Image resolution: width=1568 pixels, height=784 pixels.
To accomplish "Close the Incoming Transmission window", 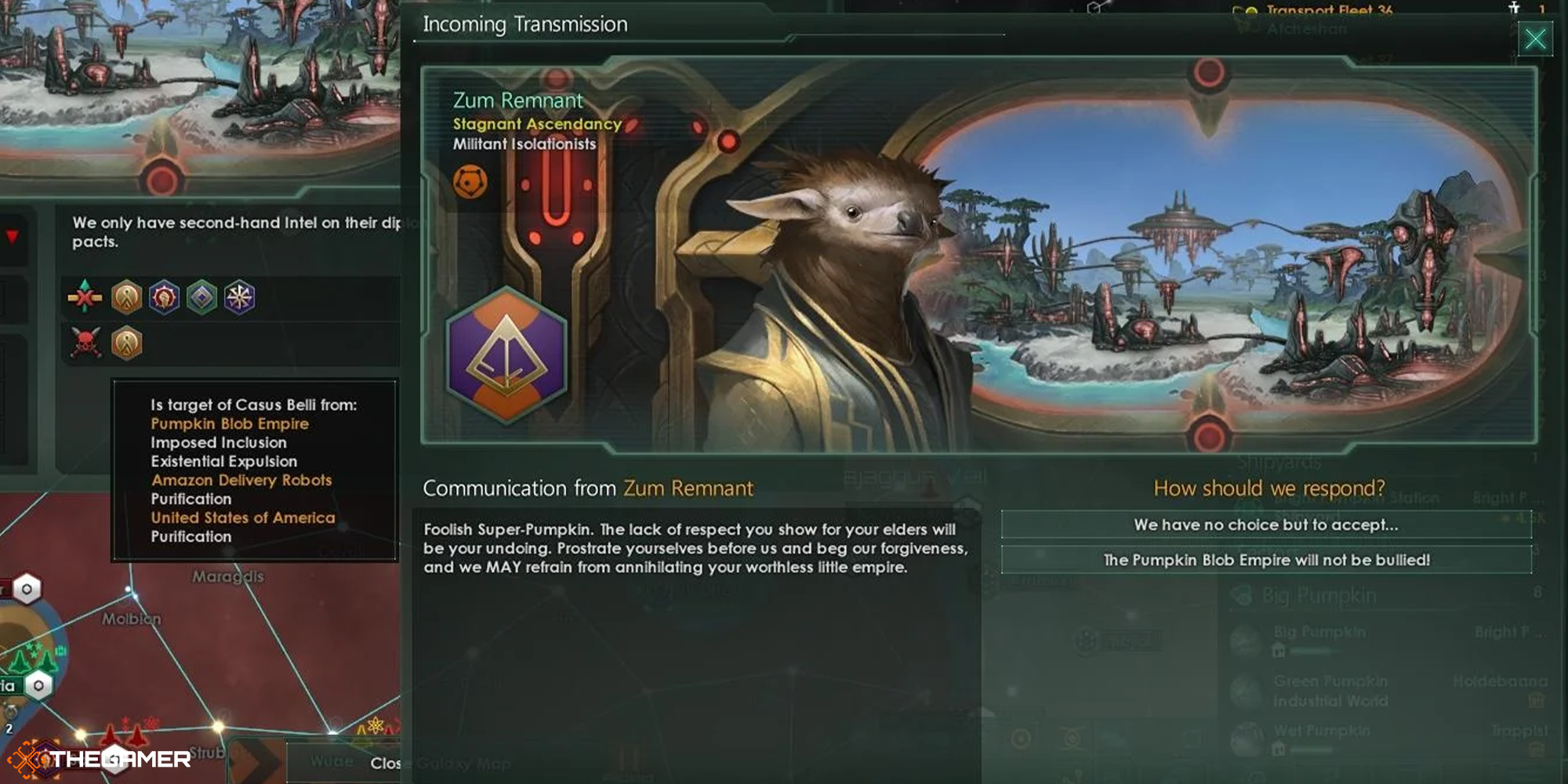I will coord(1536,38).
